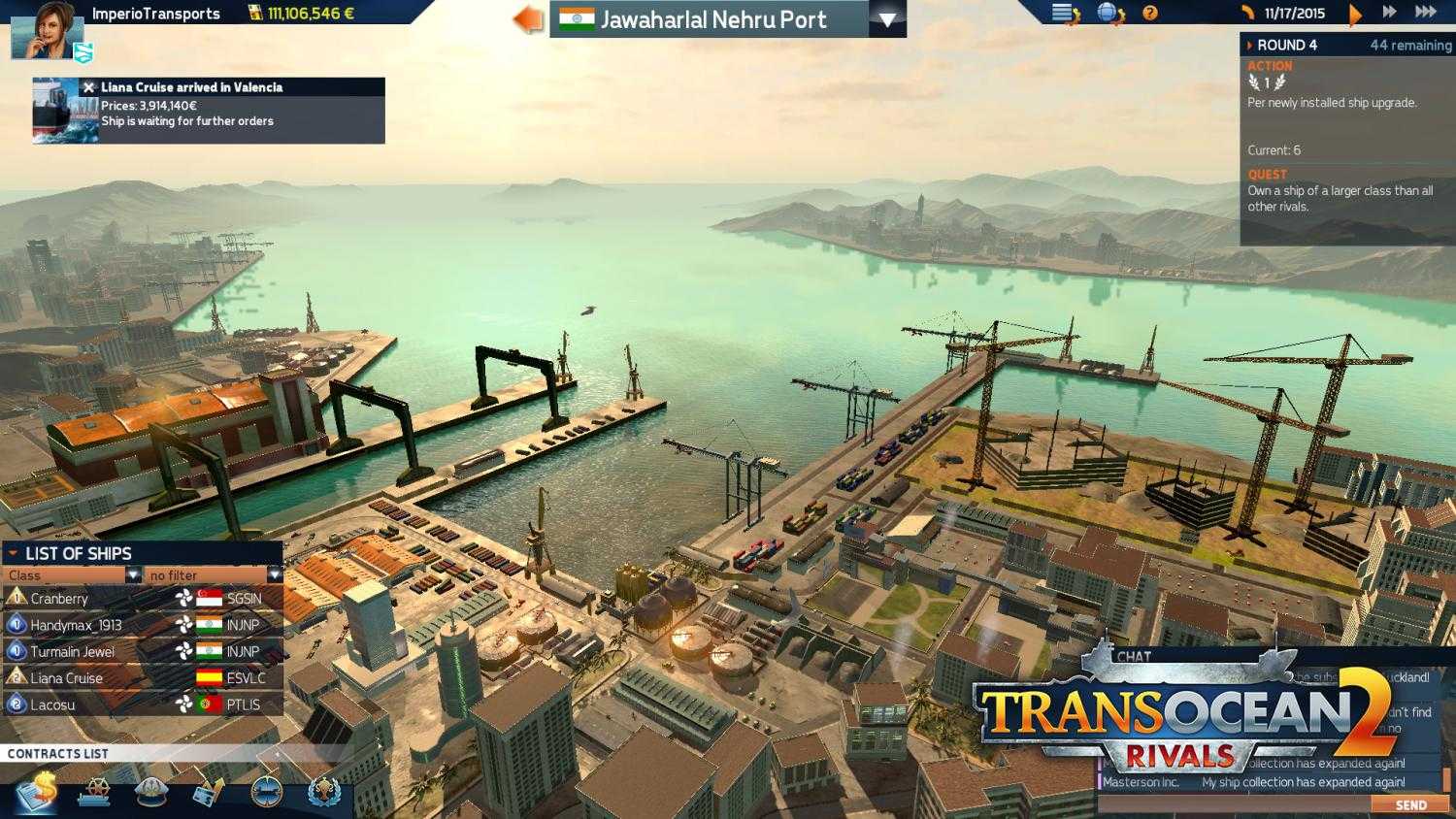This screenshot has width=1456, height=819.
Task: Switch to the CONTRACTS LIST section
Action: (58, 753)
